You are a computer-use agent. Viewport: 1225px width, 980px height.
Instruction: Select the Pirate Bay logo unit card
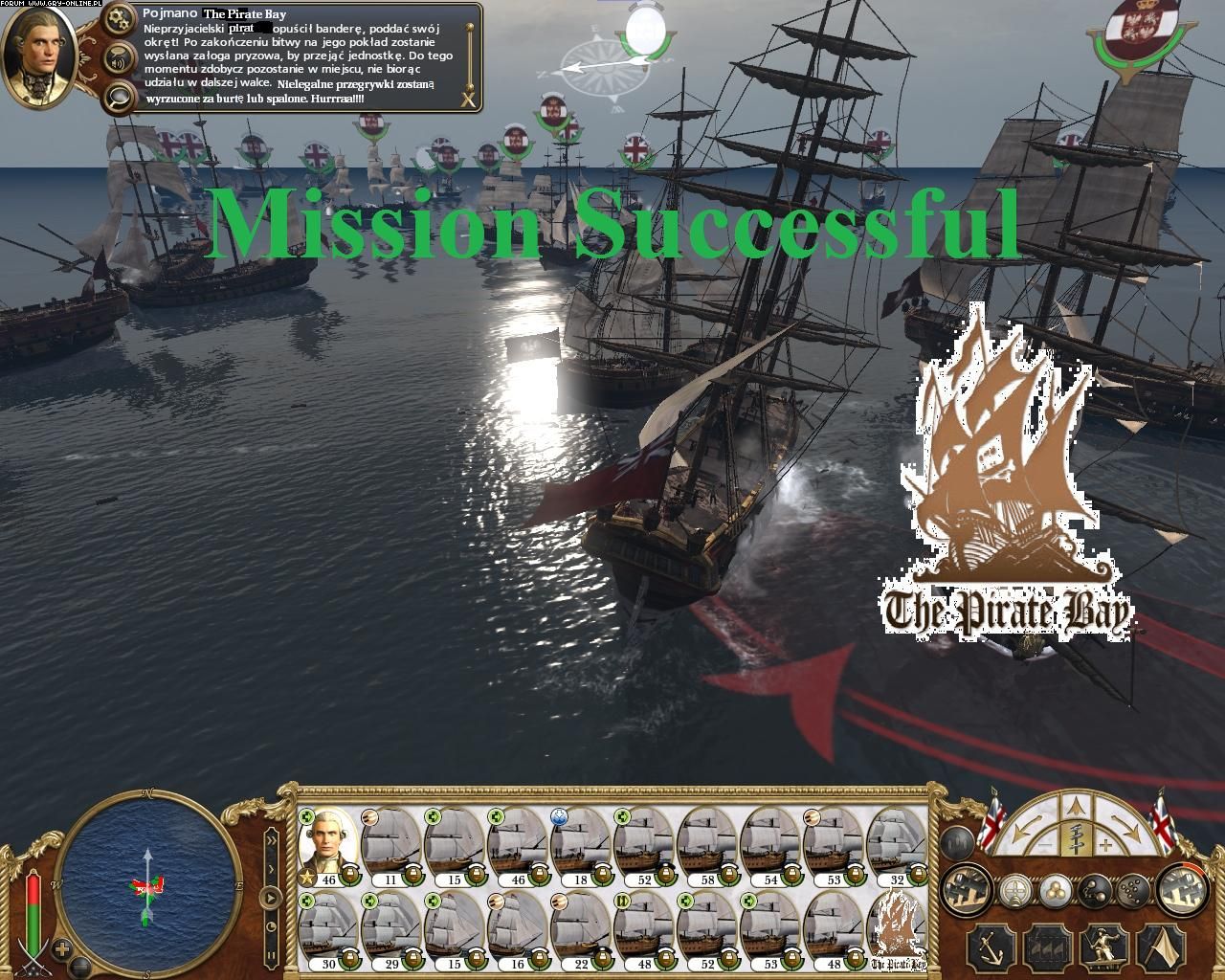click(898, 928)
